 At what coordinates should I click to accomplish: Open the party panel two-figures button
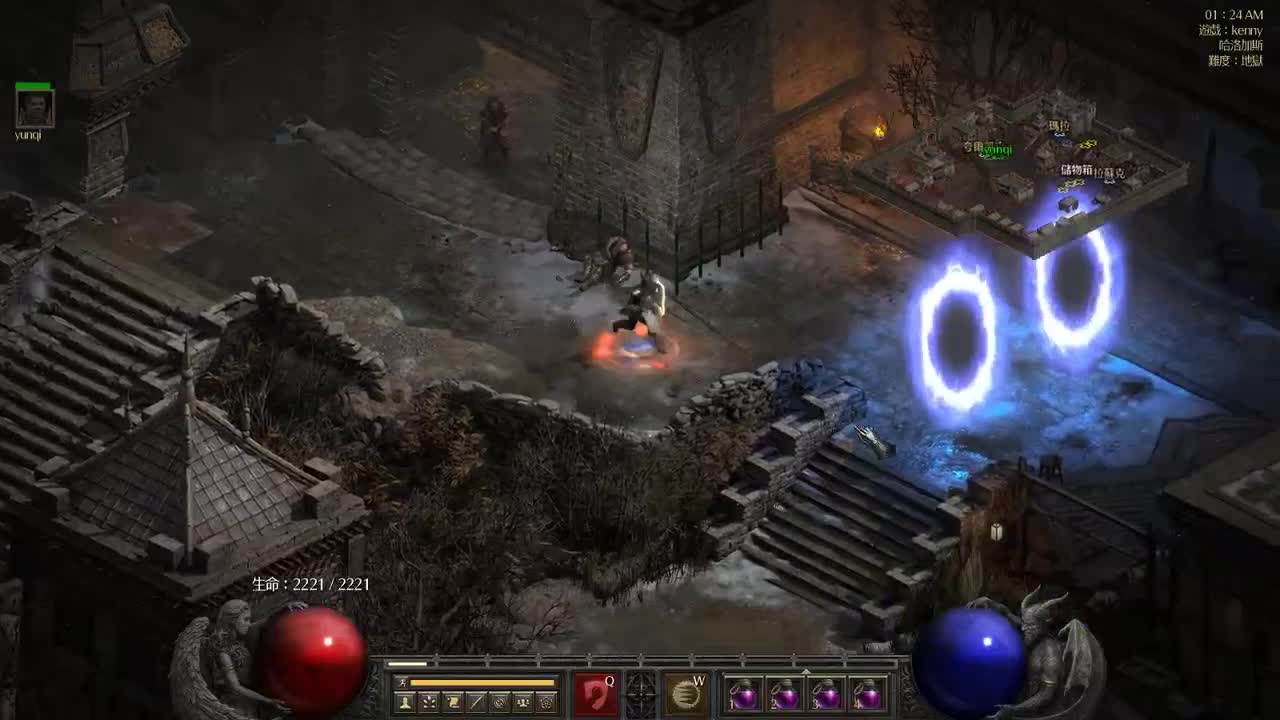pos(523,703)
